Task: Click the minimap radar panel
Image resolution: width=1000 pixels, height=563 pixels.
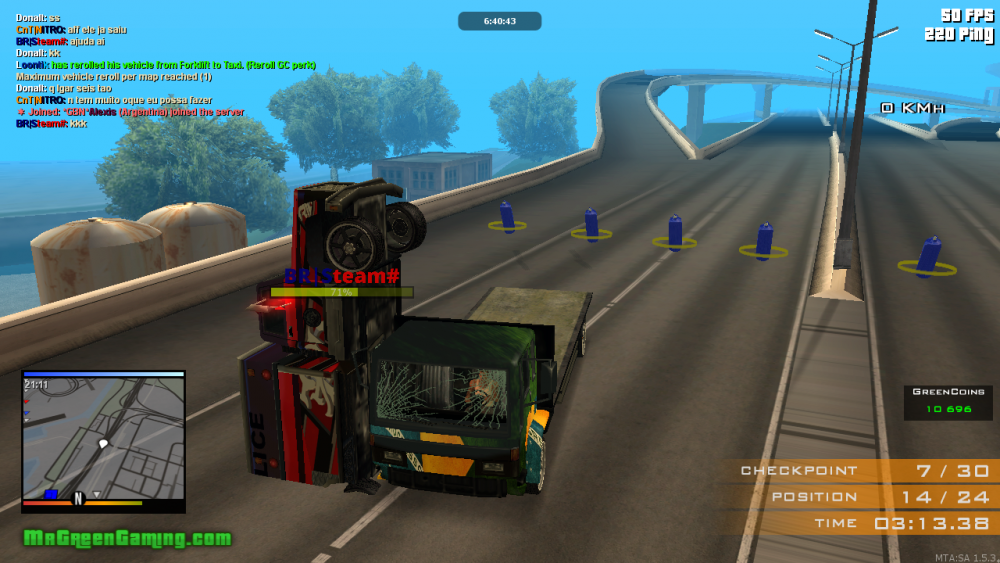Action: pos(103,440)
